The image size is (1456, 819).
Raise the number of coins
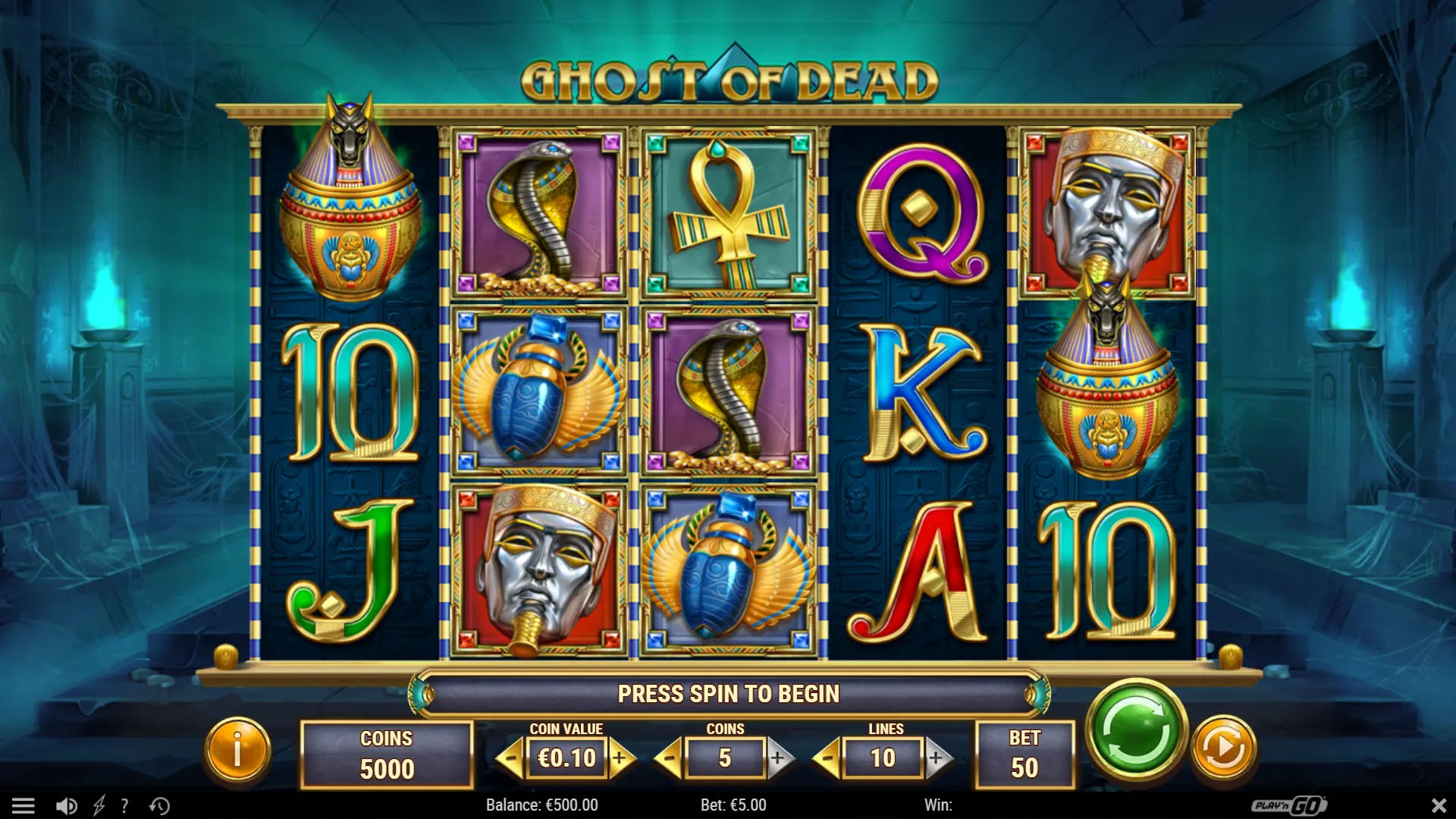(x=779, y=758)
